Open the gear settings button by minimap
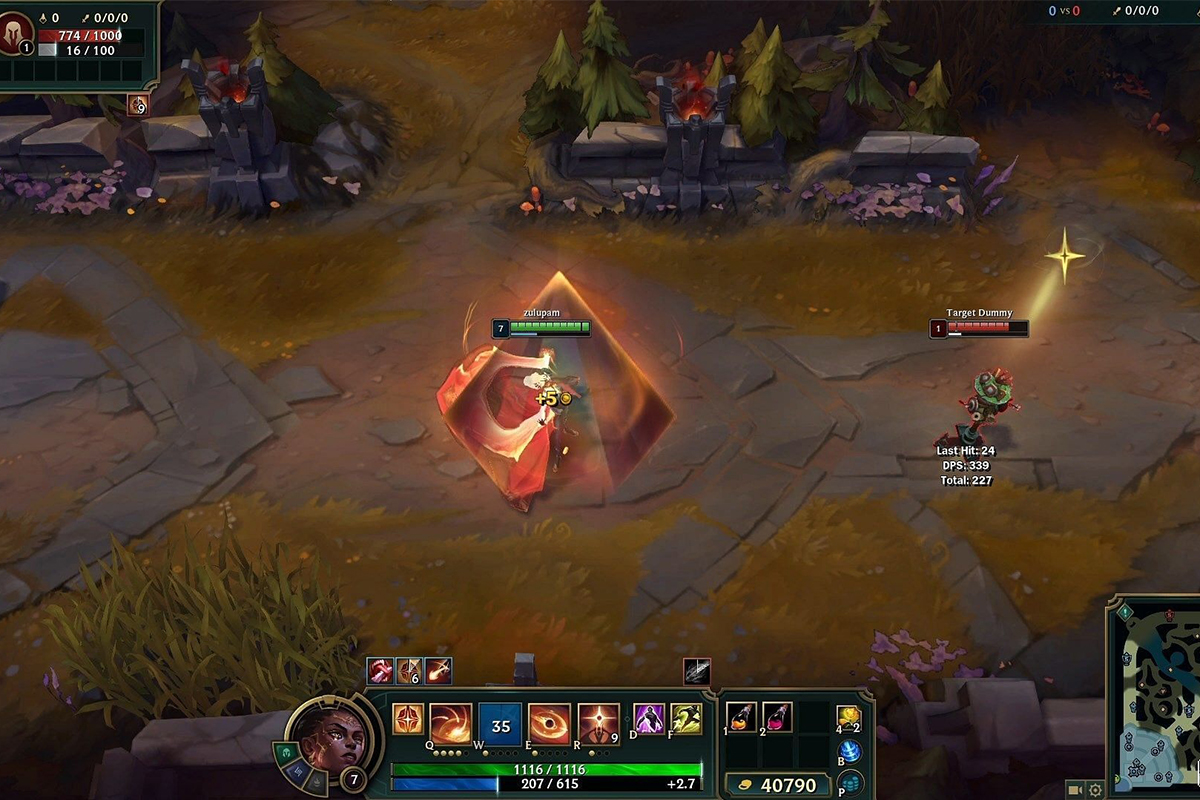Viewport: 1200px width, 800px height. point(1096,790)
